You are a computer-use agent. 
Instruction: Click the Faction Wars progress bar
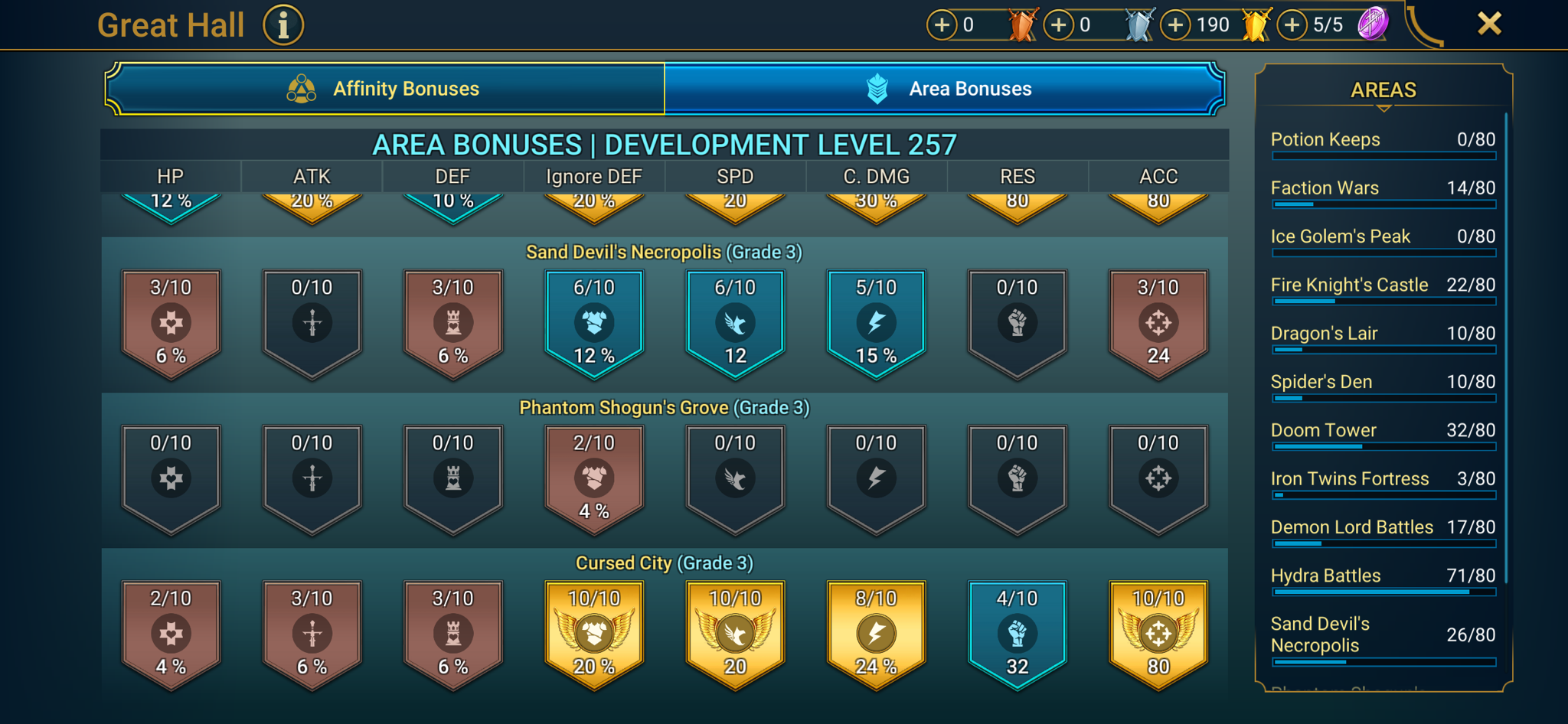coord(1383,204)
